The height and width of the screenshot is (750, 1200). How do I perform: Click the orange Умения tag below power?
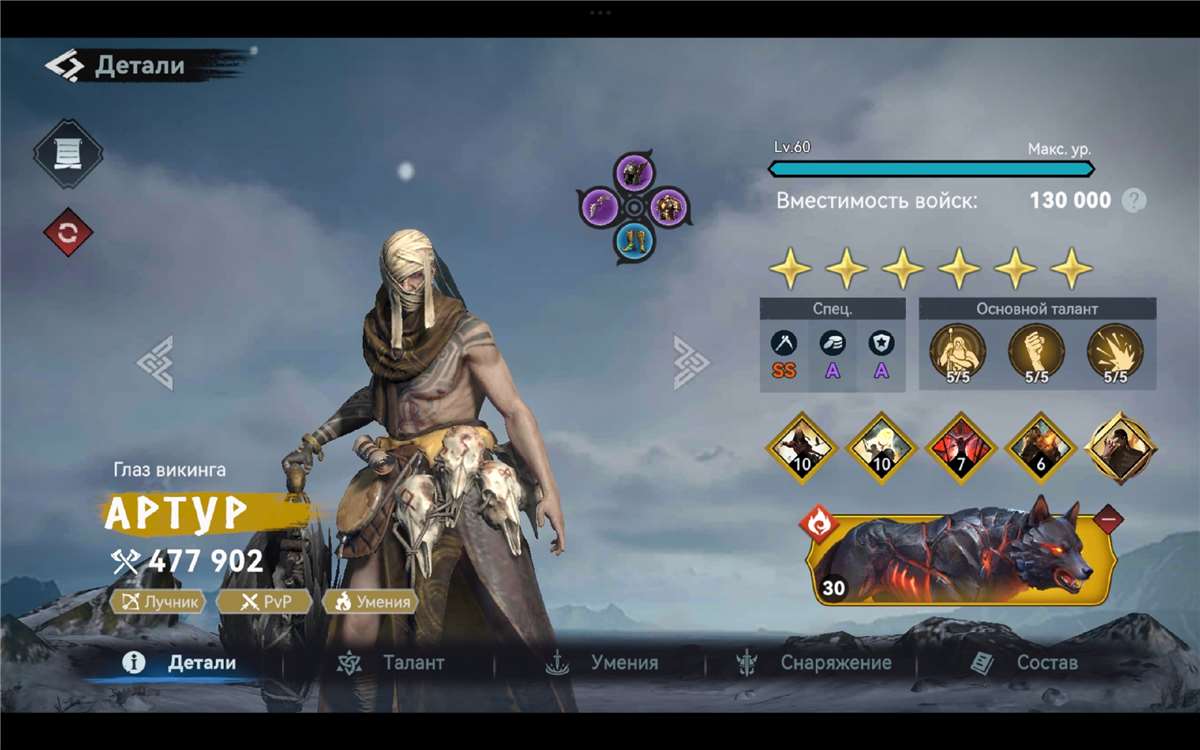[x=370, y=601]
